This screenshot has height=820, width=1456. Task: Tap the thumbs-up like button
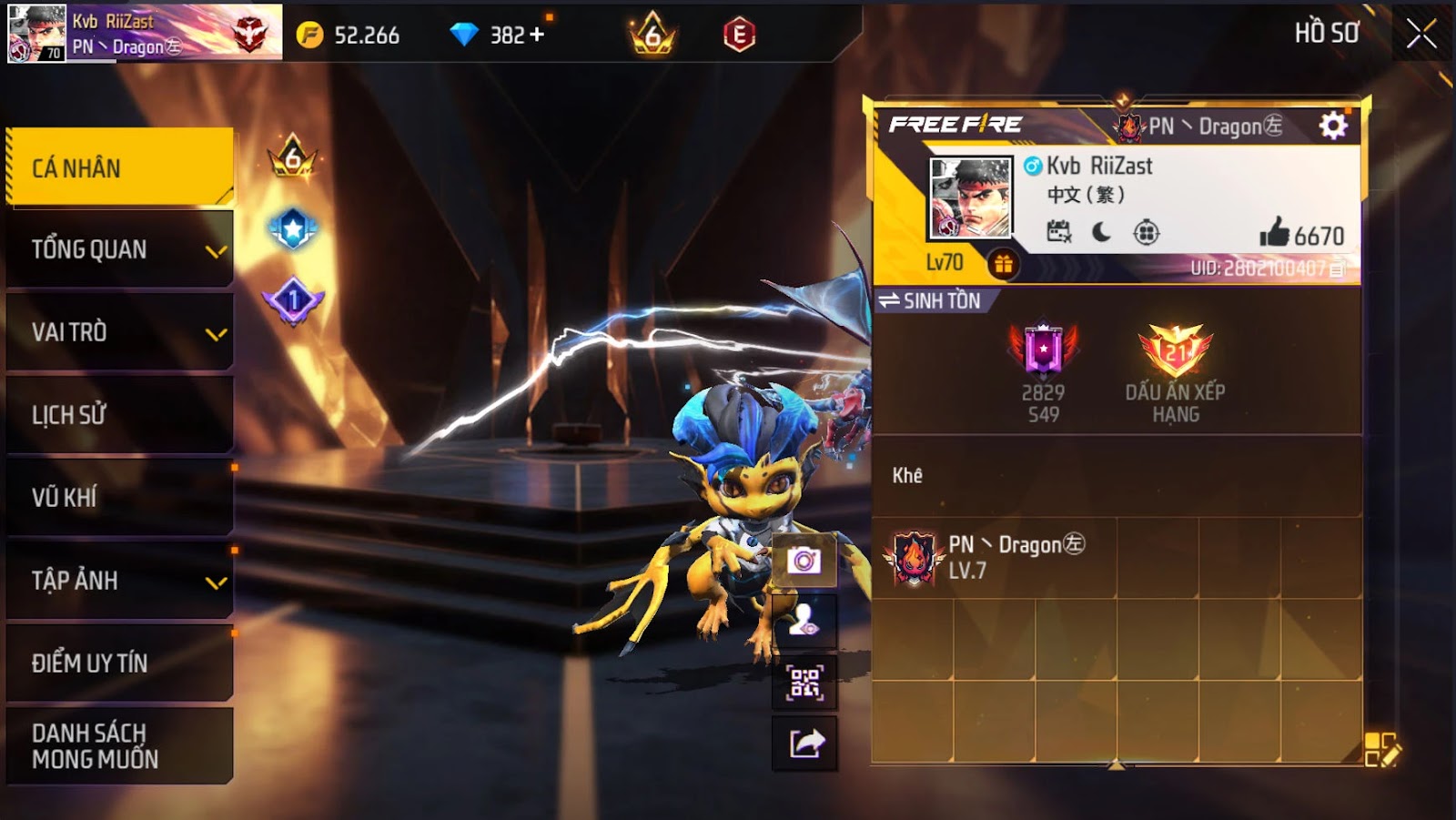1275,234
